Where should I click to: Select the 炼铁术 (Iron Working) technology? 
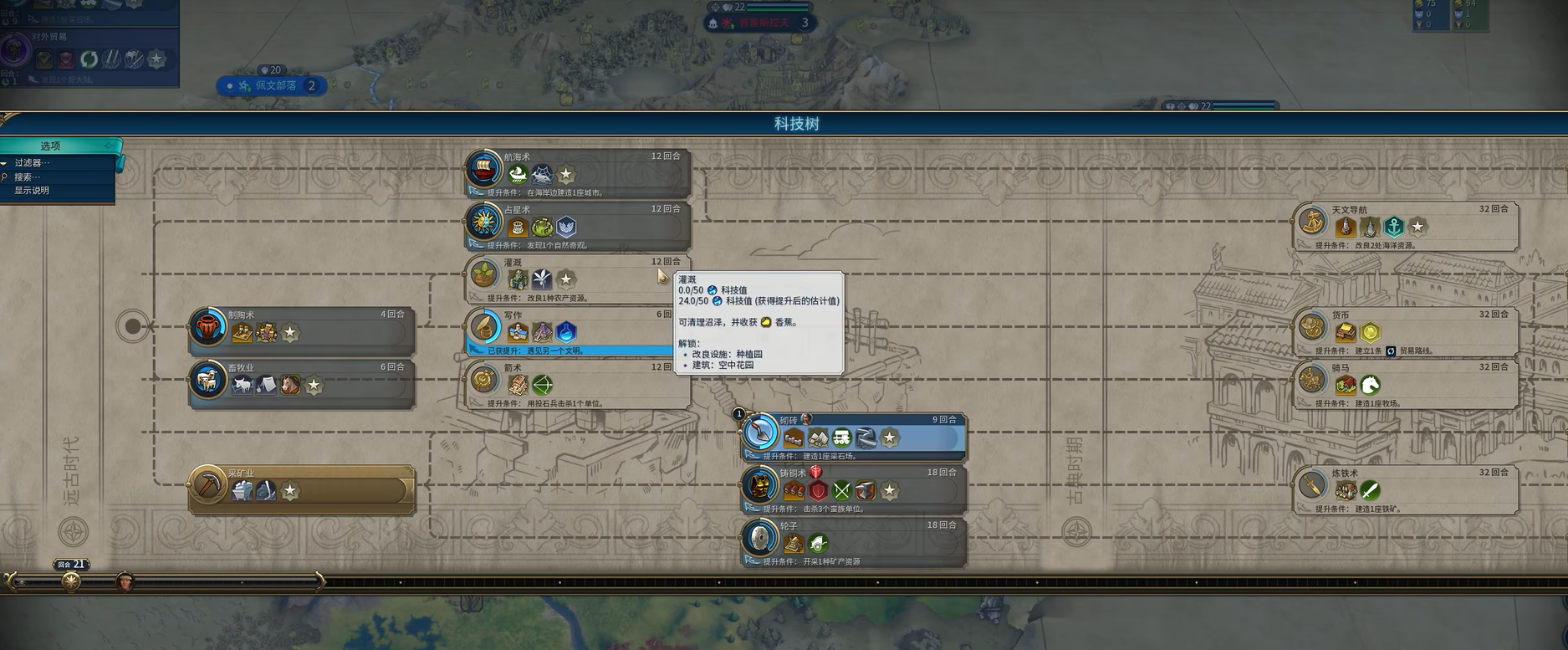(x=1405, y=489)
